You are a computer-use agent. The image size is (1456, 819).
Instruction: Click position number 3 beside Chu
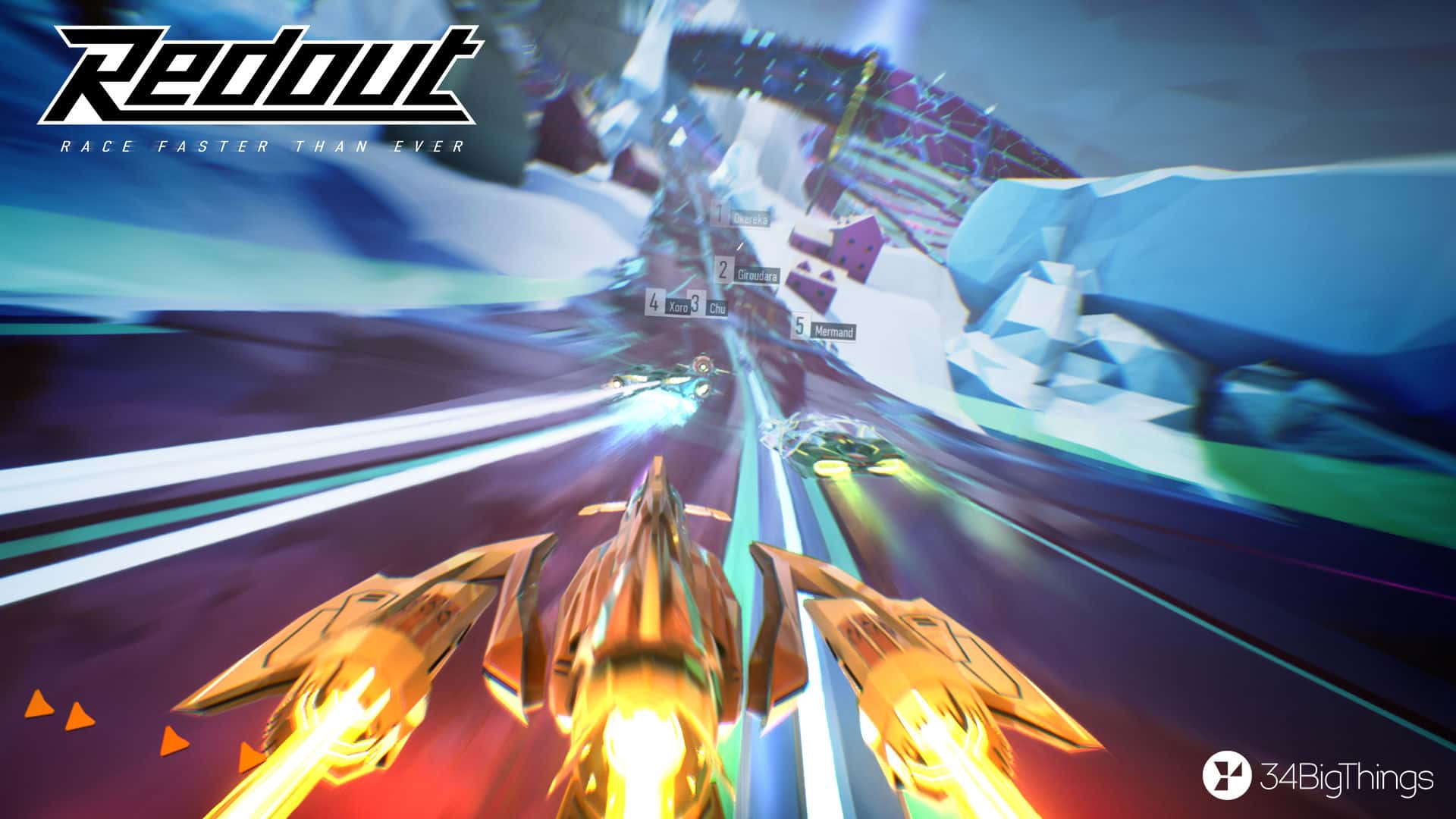point(695,303)
